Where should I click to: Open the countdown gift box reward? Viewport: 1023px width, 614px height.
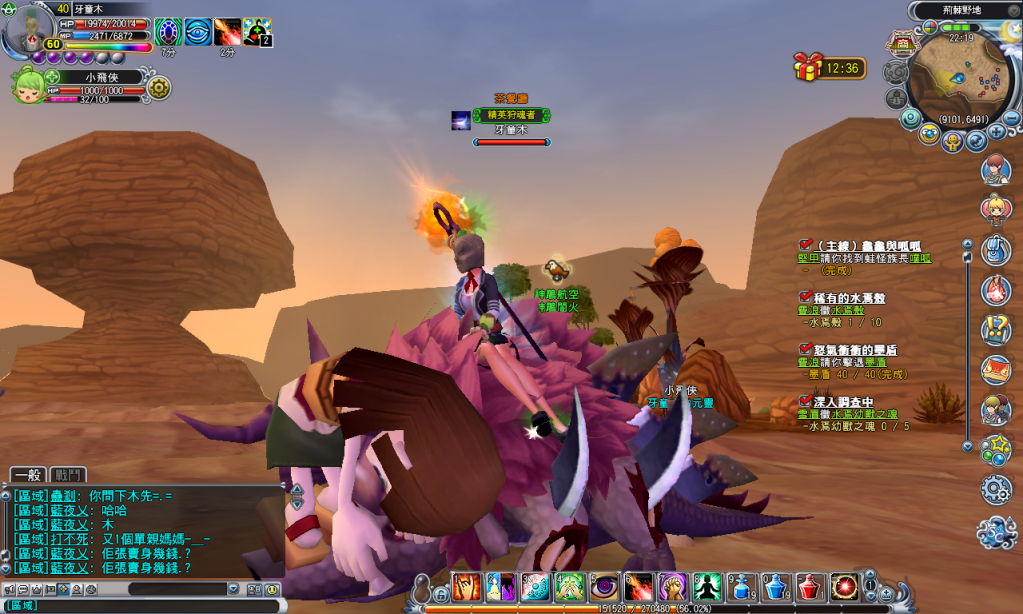coord(808,68)
